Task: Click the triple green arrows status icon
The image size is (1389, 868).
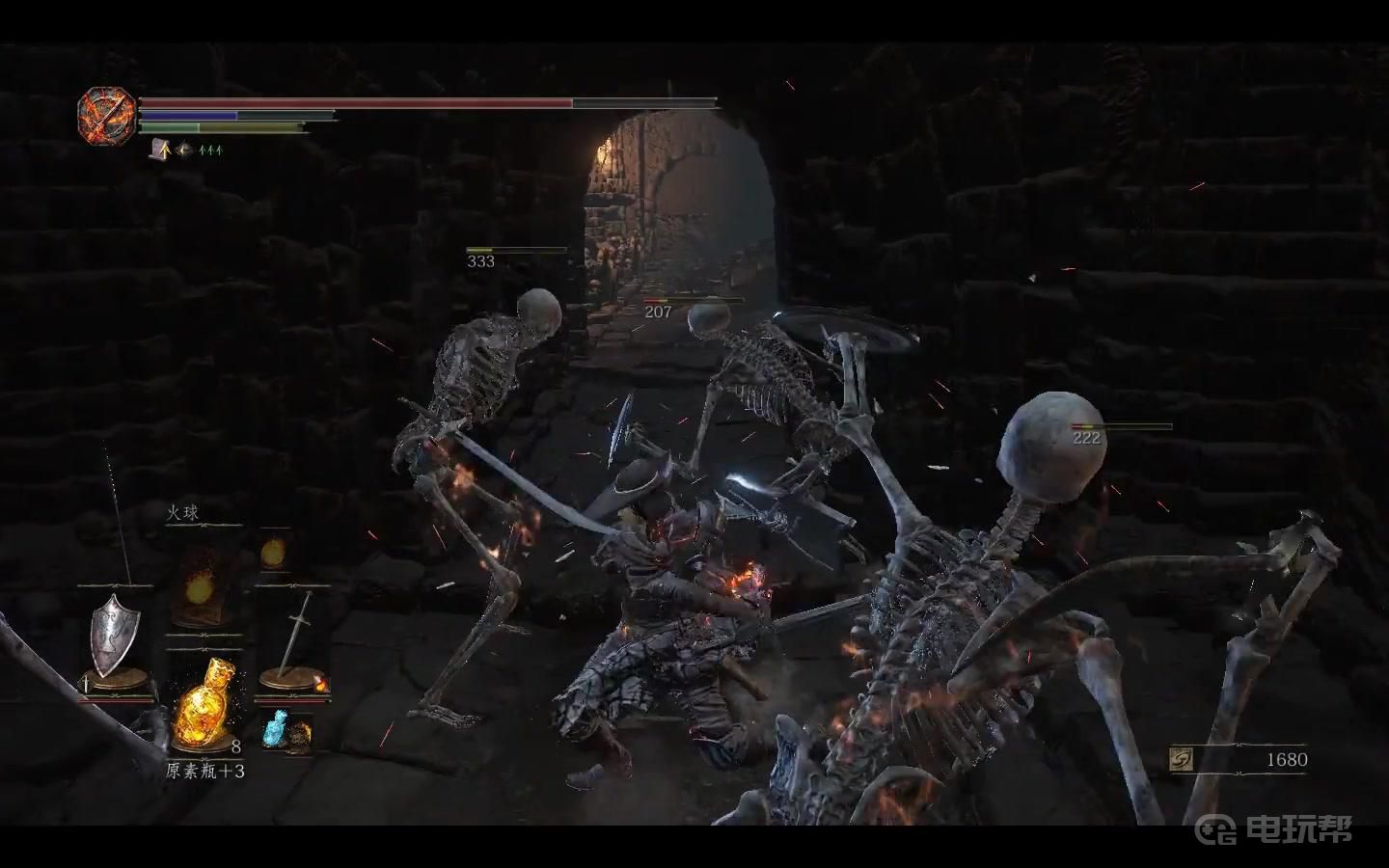Action: pos(211,149)
